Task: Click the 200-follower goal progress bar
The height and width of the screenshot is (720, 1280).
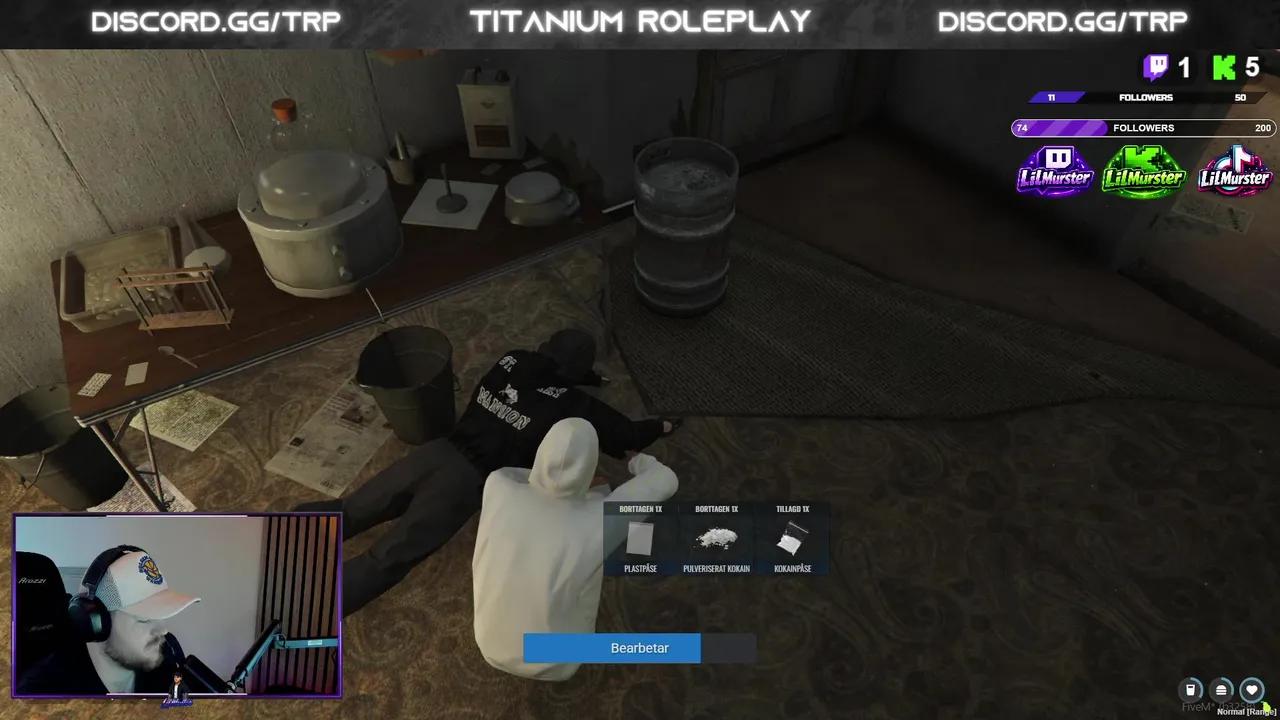Action: 1147,127
